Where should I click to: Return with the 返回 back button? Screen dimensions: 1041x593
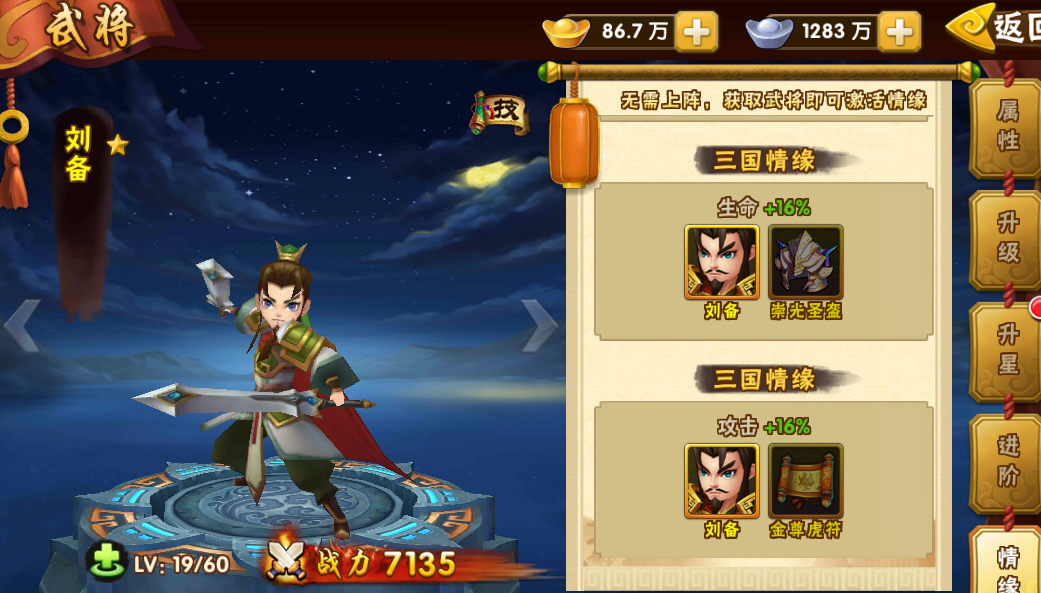coord(996,29)
